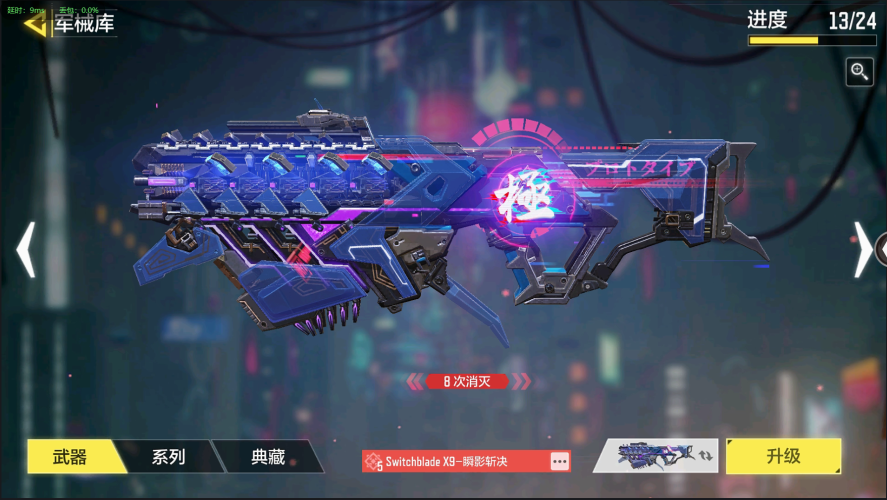Click the weapon swap thumbnail
The width and height of the screenshot is (887, 500).
pyautogui.click(x=656, y=456)
